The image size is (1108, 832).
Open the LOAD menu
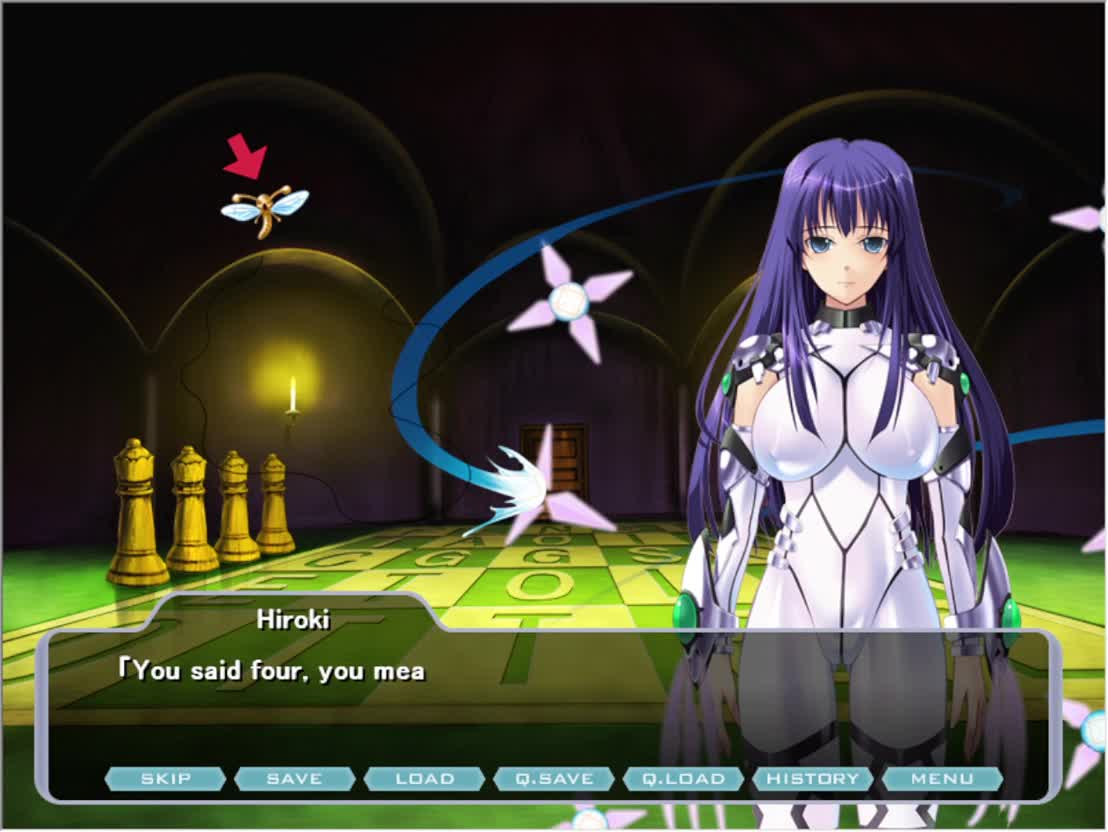point(424,778)
